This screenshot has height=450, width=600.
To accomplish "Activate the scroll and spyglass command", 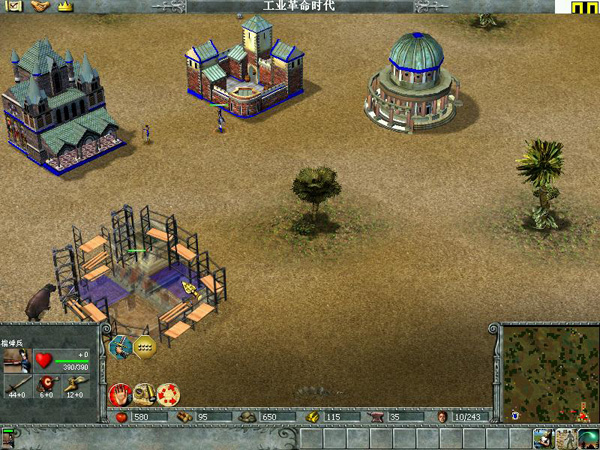I will tap(144, 393).
